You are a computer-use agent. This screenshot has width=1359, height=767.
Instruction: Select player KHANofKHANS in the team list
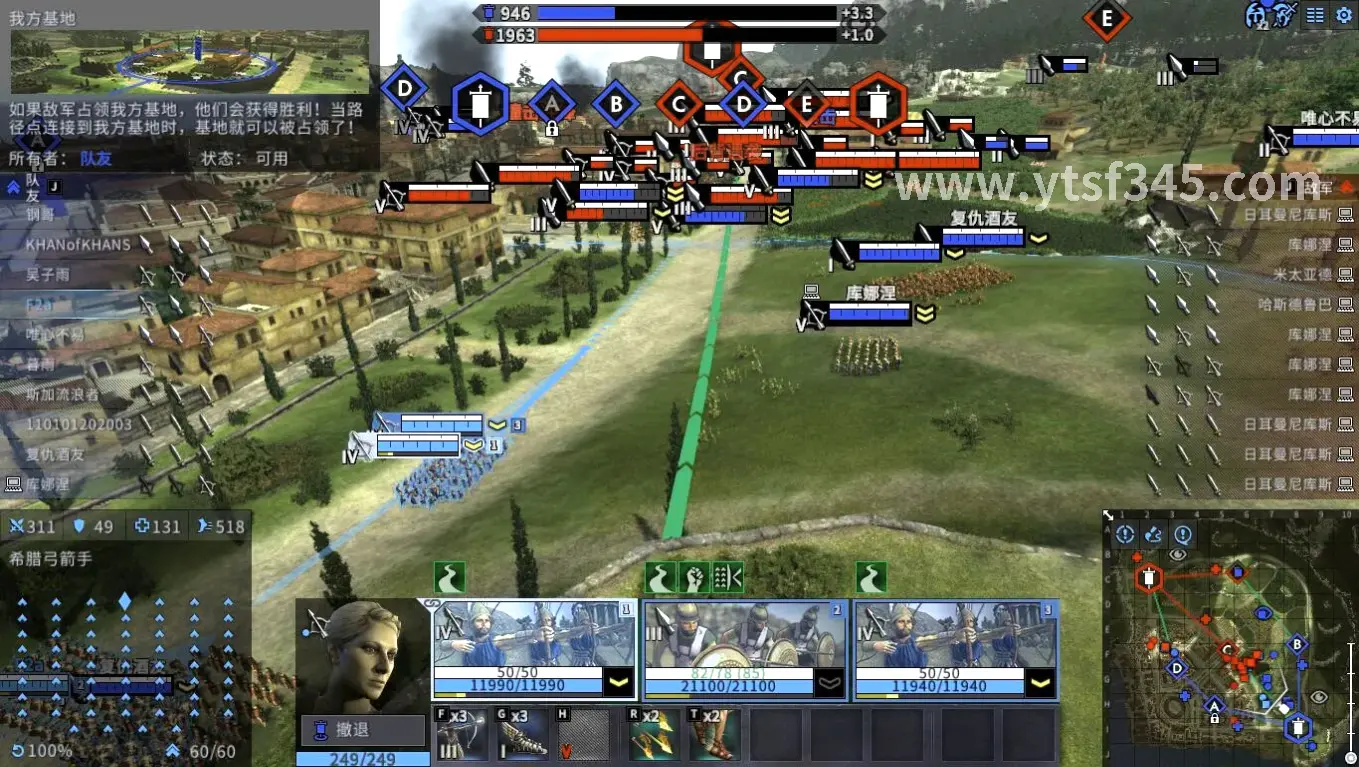point(78,243)
